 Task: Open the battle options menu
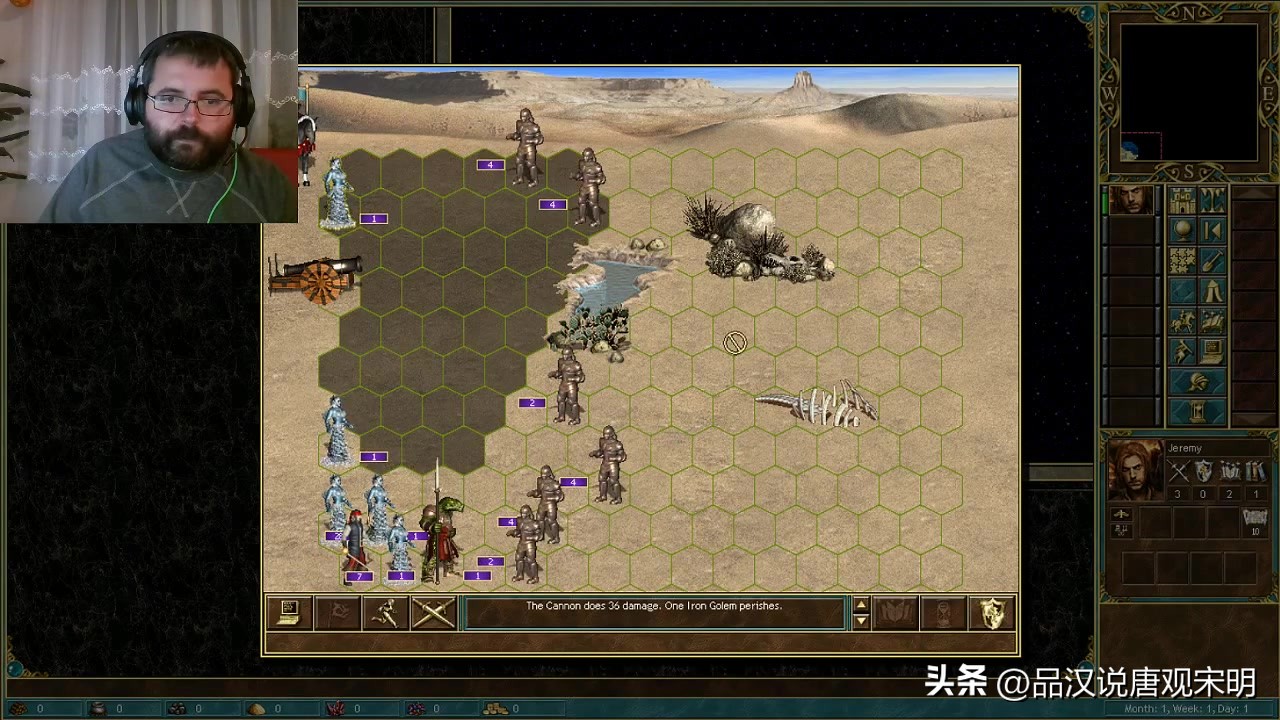(289, 610)
